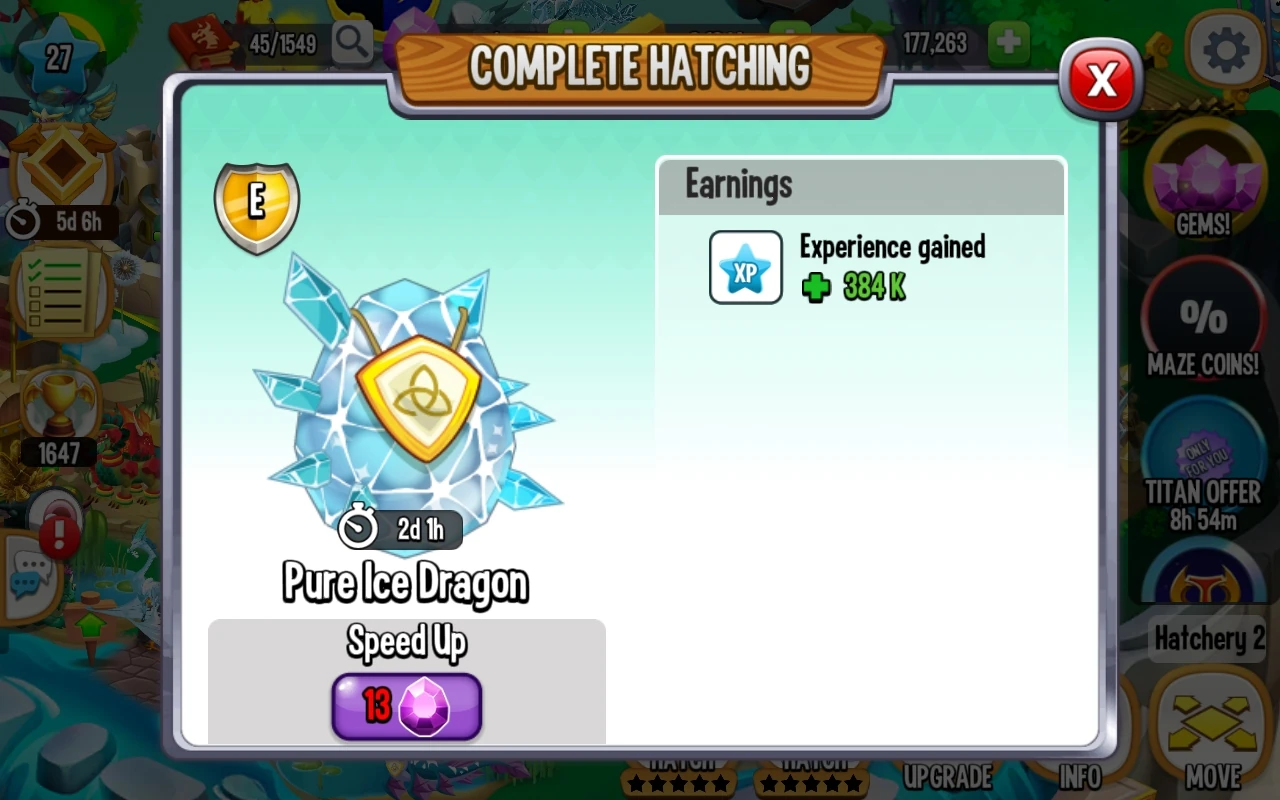The height and width of the screenshot is (800, 1280).
Task: Speed Up hatching for 13 gems
Action: point(406,706)
